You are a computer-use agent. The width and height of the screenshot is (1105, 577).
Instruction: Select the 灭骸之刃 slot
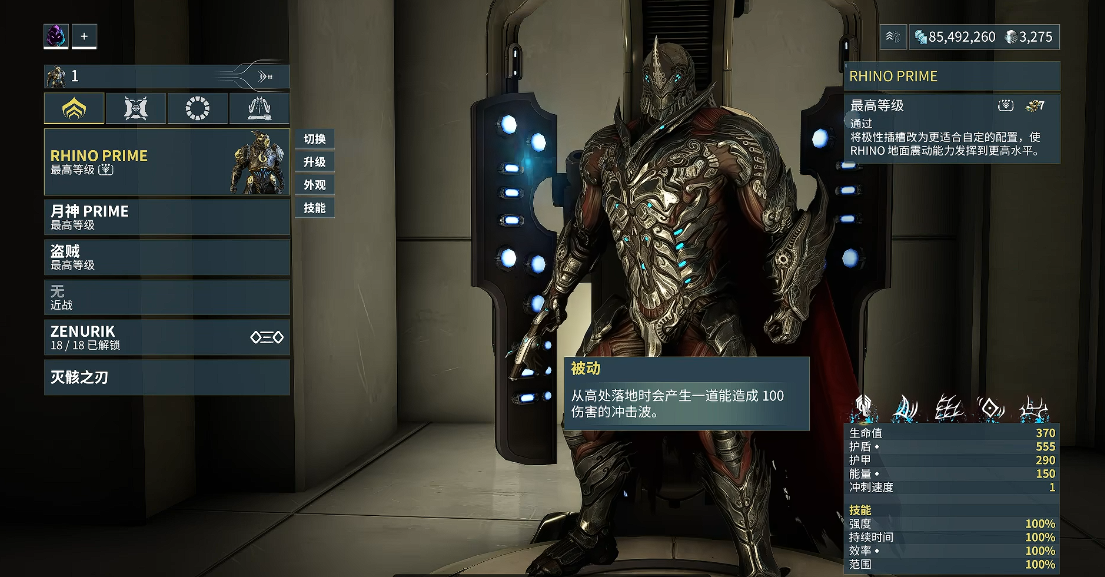point(166,377)
